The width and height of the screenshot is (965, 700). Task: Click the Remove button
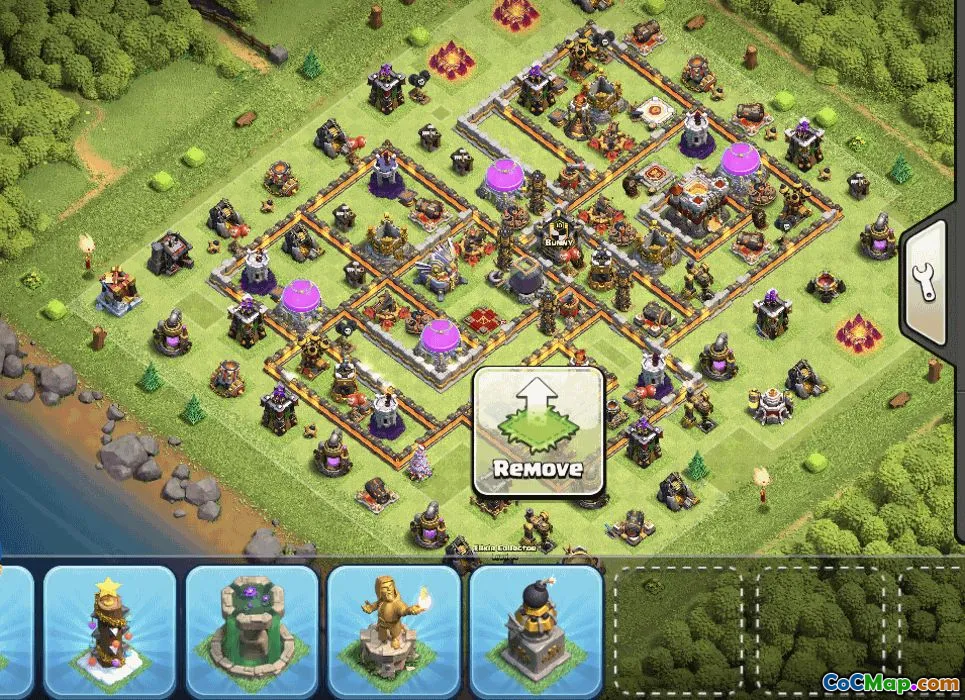(x=538, y=431)
